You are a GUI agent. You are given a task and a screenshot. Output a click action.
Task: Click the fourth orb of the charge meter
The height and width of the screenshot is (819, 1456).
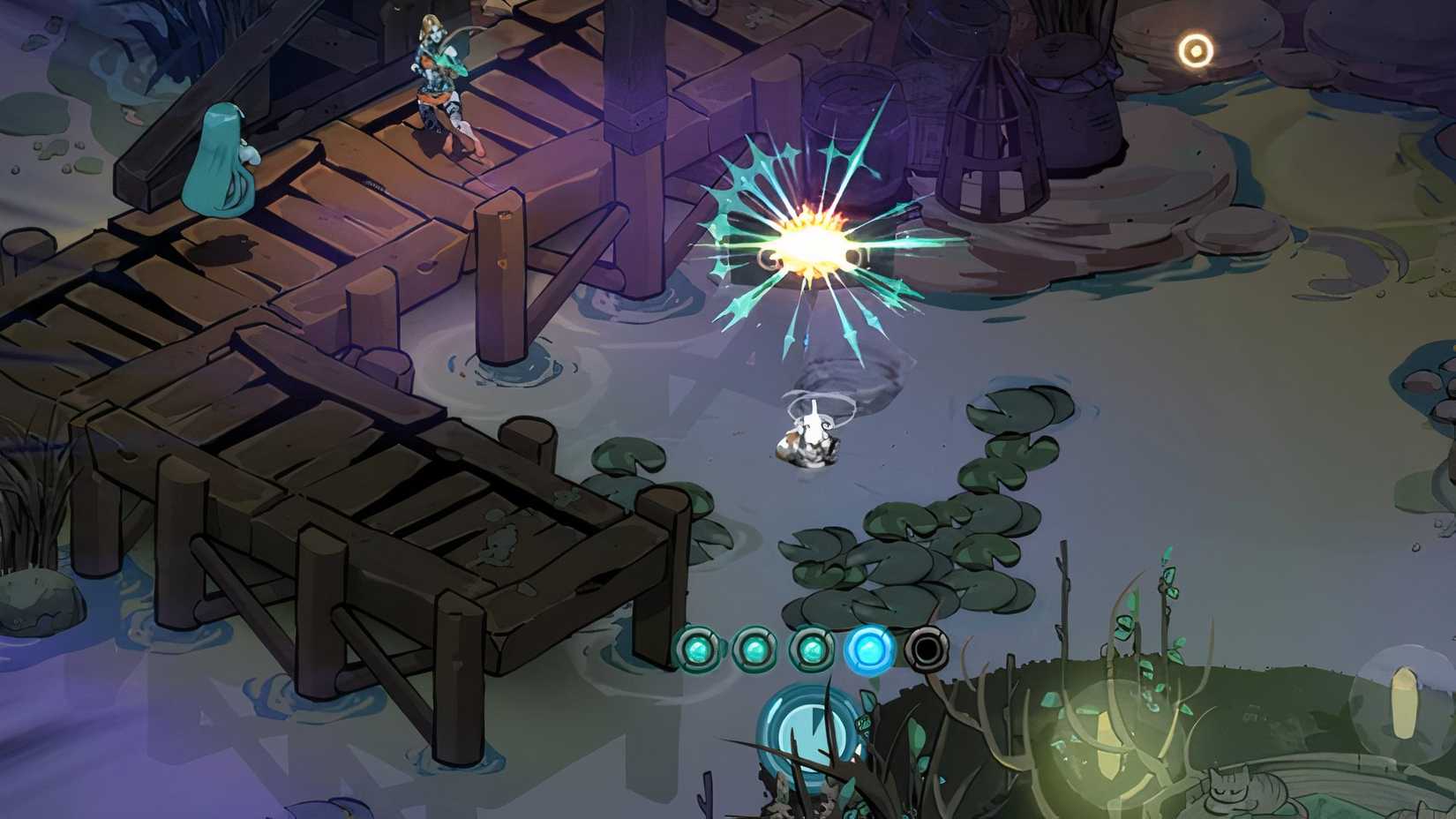click(872, 647)
